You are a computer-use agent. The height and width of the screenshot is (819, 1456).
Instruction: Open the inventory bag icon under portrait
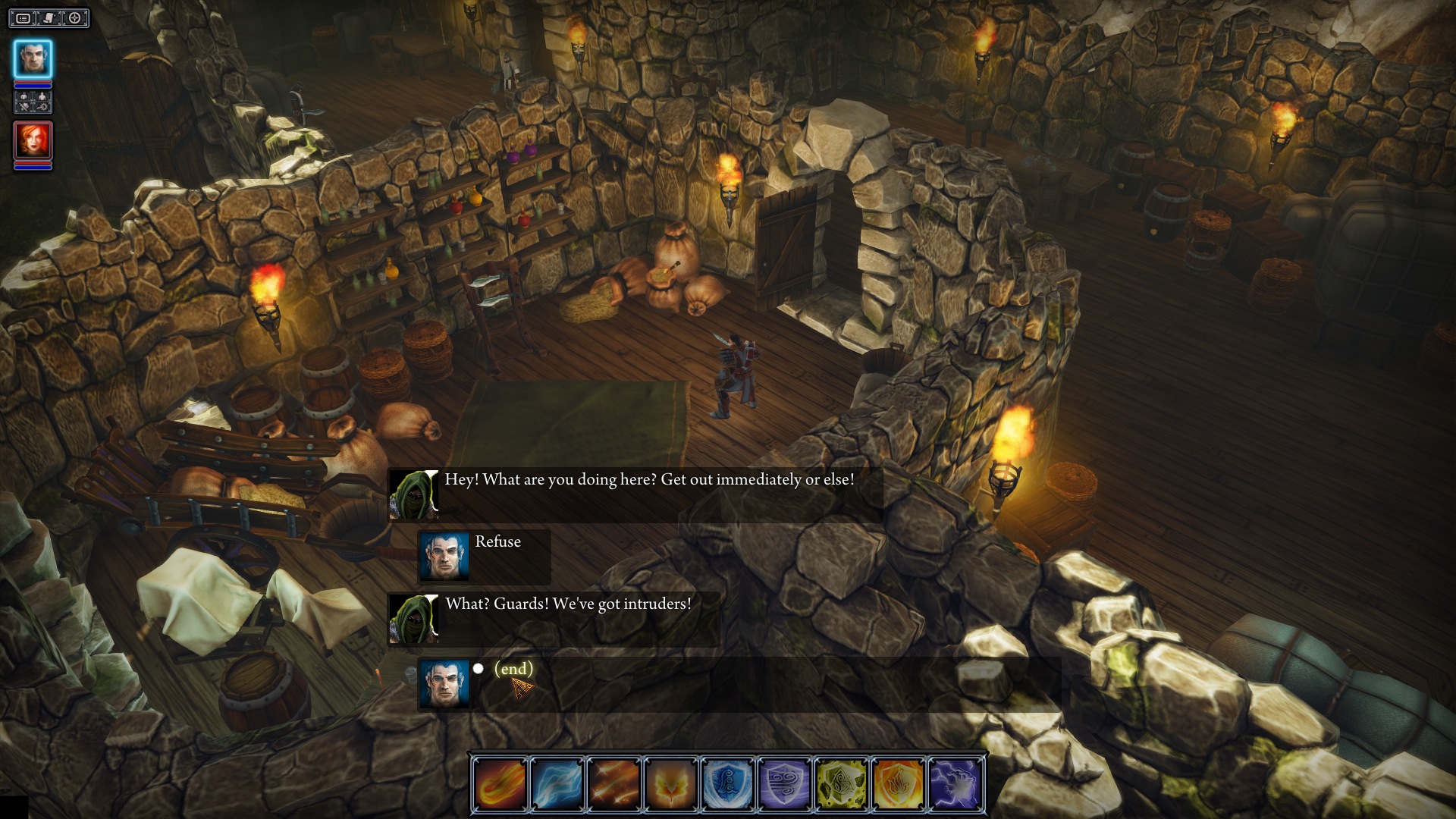point(24,98)
